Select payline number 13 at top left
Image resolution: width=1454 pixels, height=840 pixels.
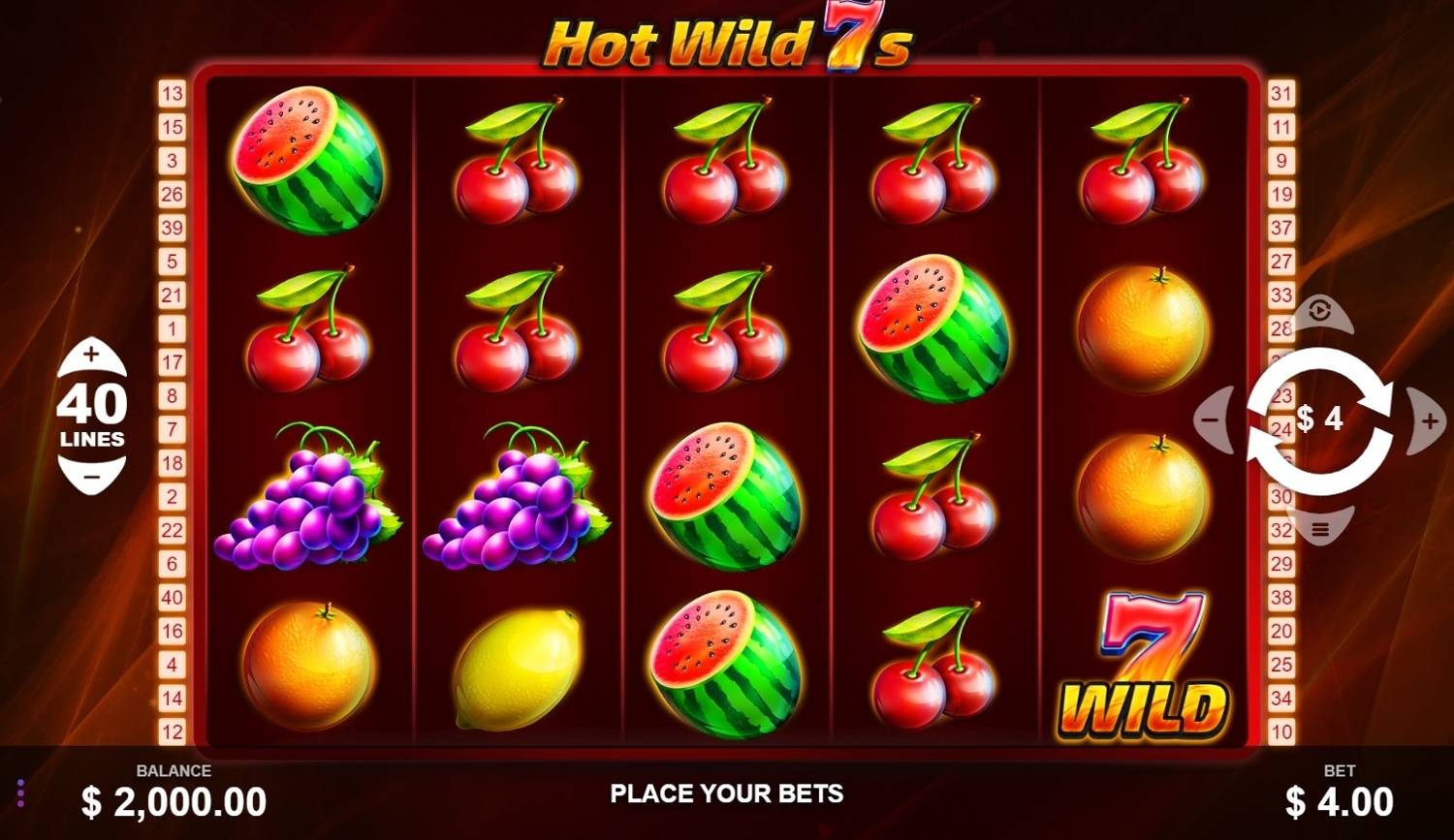(173, 93)
